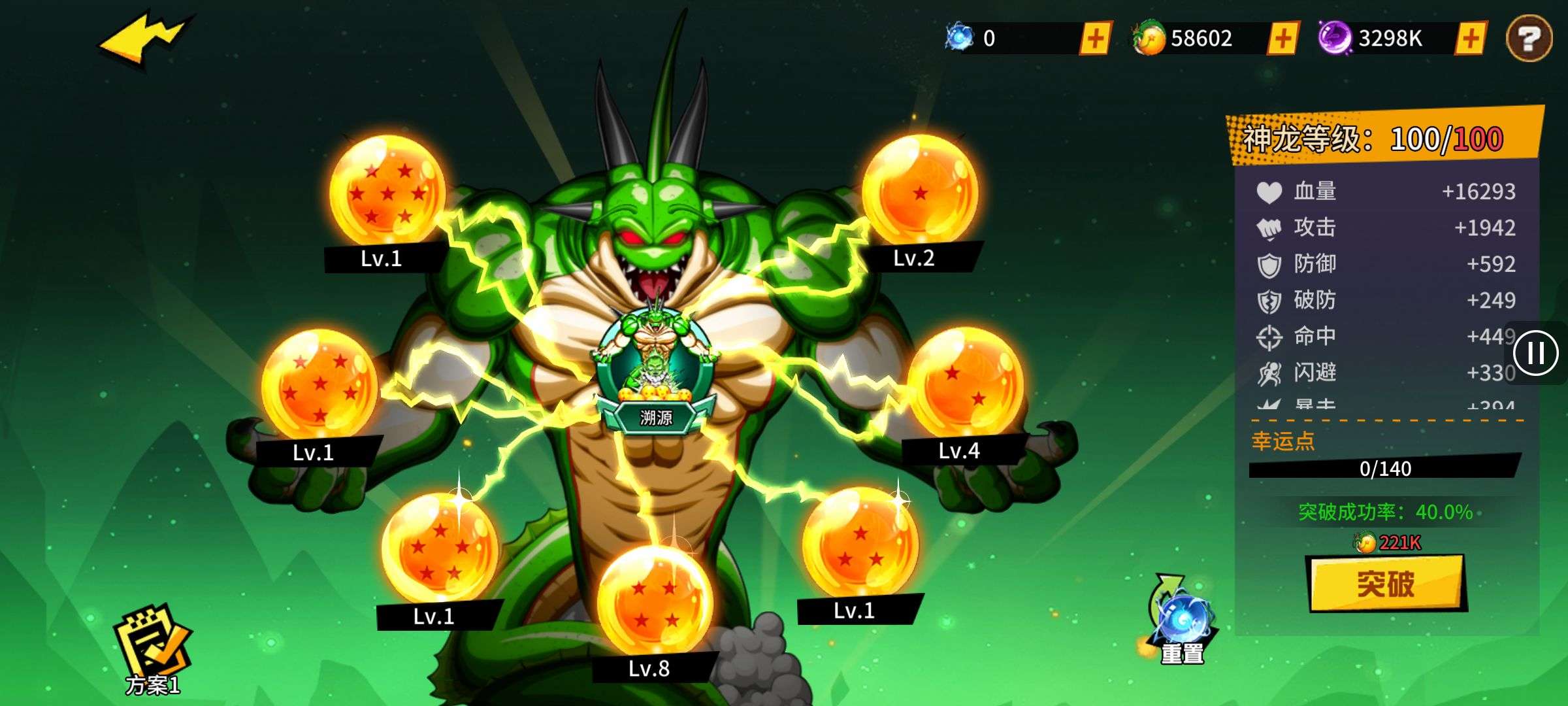Tap the yellow 突破 breakthrough button
Viewport: 1568px width, 706px height.
(1386, 583)
